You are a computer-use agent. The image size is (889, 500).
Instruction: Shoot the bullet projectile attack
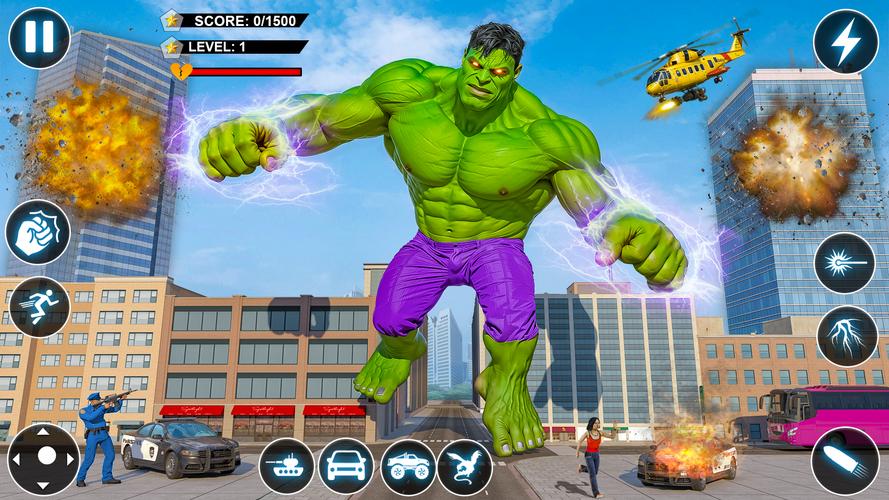click(x=845, y=461)
